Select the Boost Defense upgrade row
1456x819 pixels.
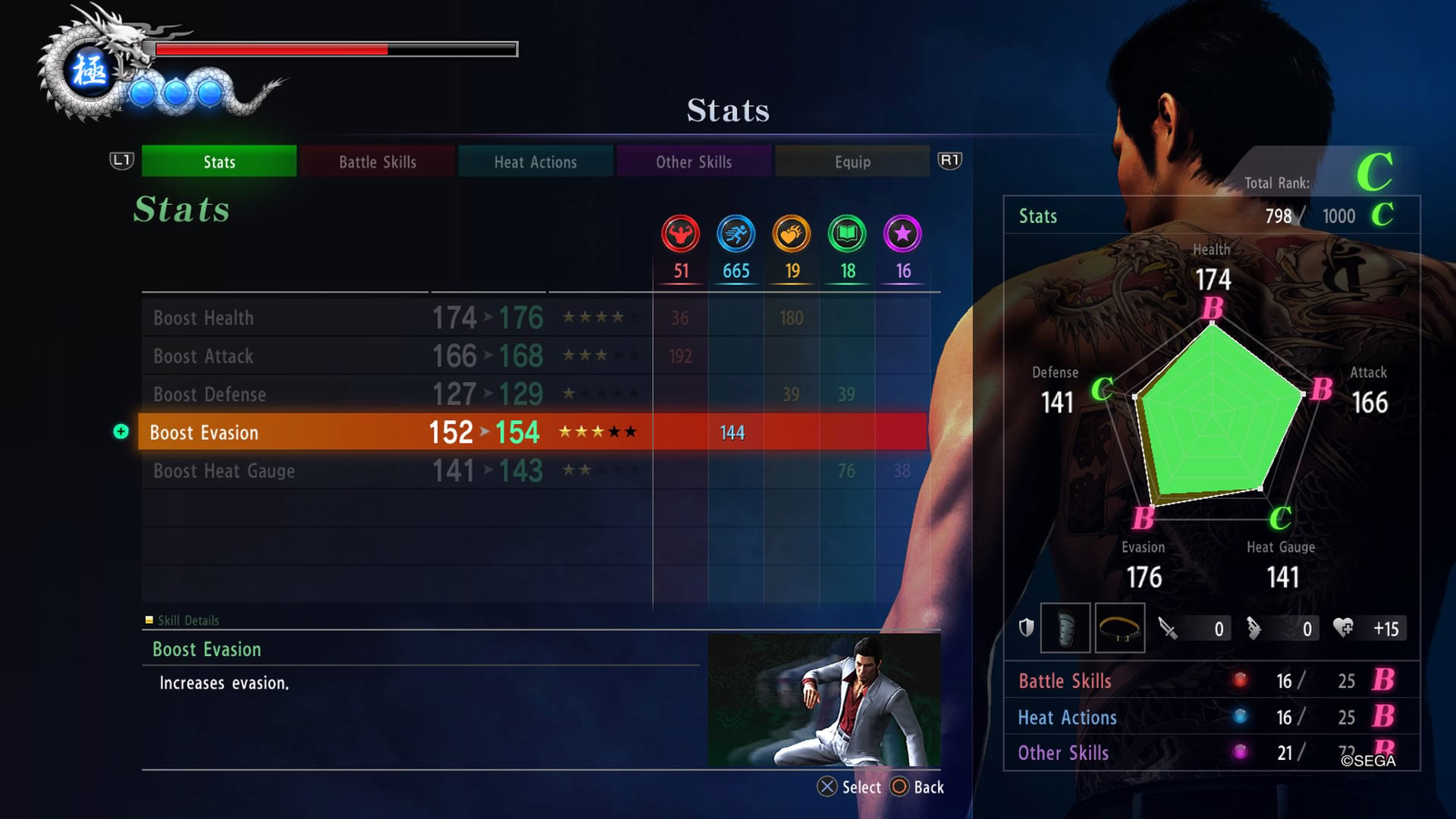tap(394, 394)
